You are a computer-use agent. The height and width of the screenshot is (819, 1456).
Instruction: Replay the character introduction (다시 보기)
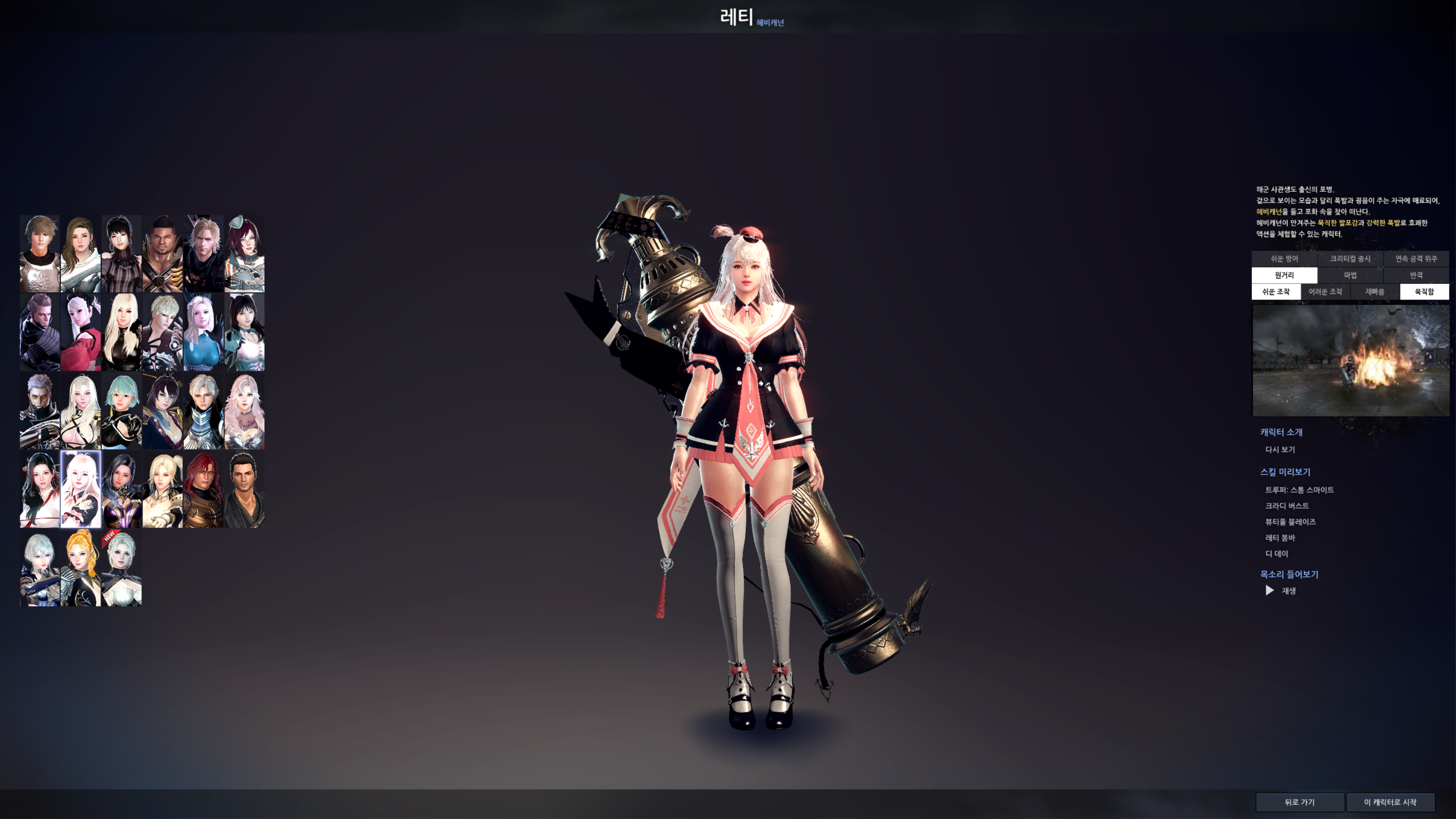coord(1280,449)
